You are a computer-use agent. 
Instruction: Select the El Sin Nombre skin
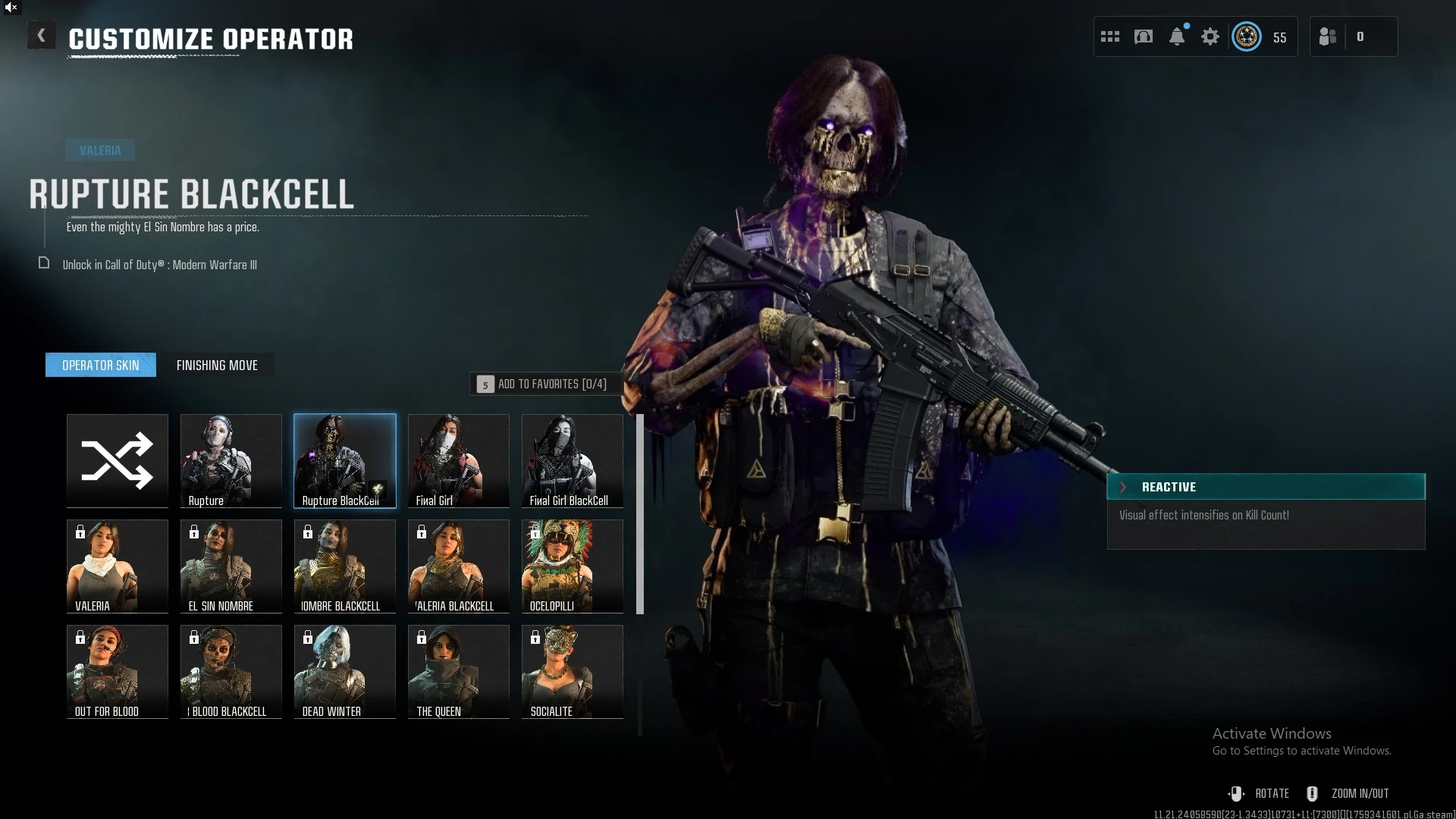click(231, 566)
